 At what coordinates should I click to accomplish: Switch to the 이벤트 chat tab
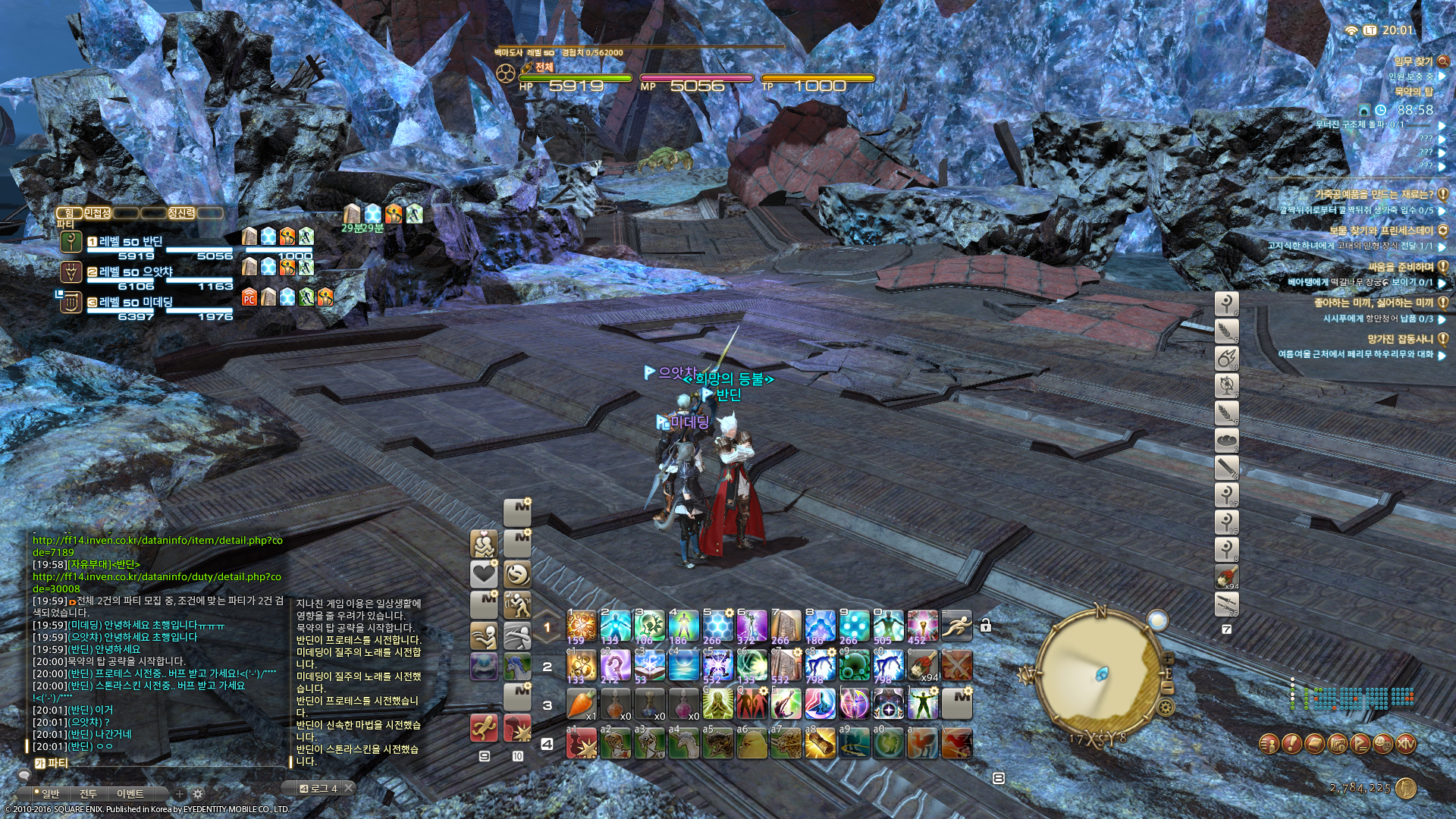(130, 793)
